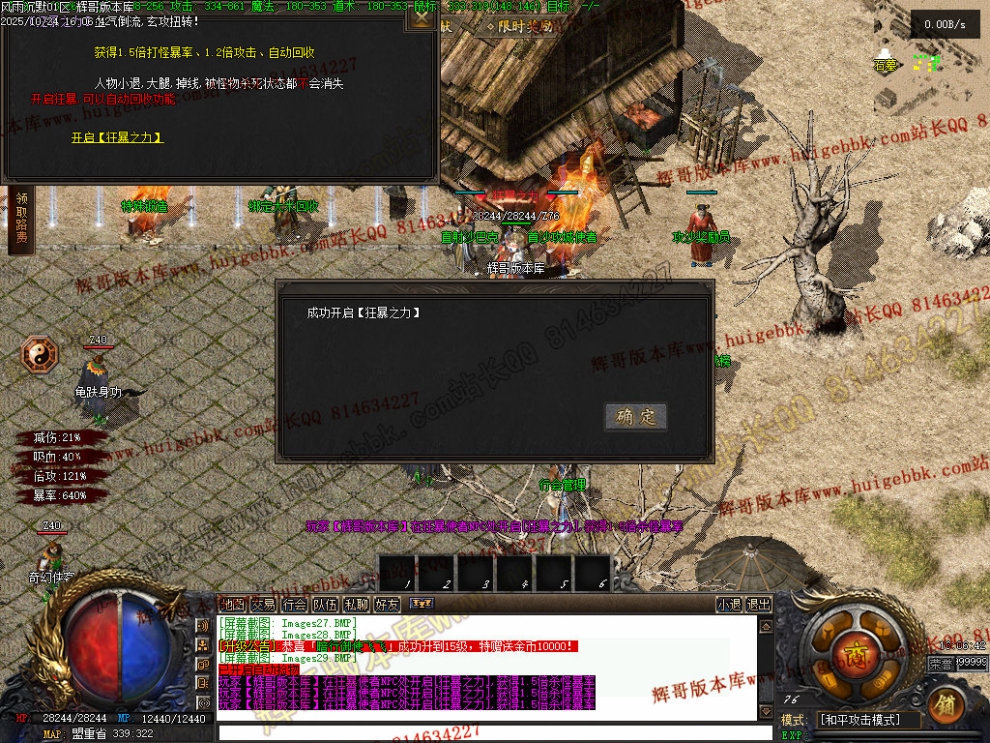Open the 行会 guild tab
990x743 pixels.
point(294,604)
